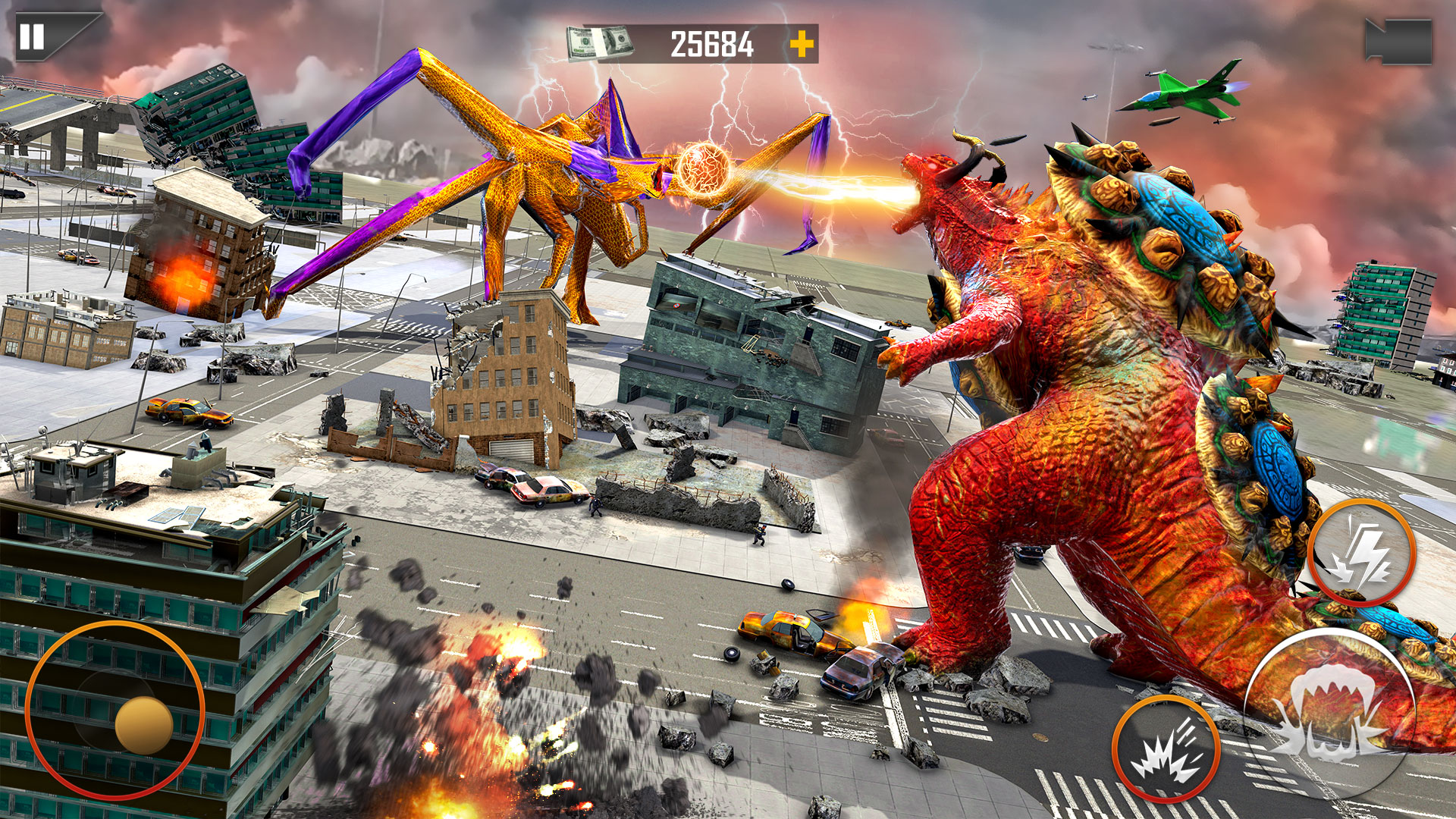Add more cash with the plus button

pyautogui.click(x=802, y=44)
